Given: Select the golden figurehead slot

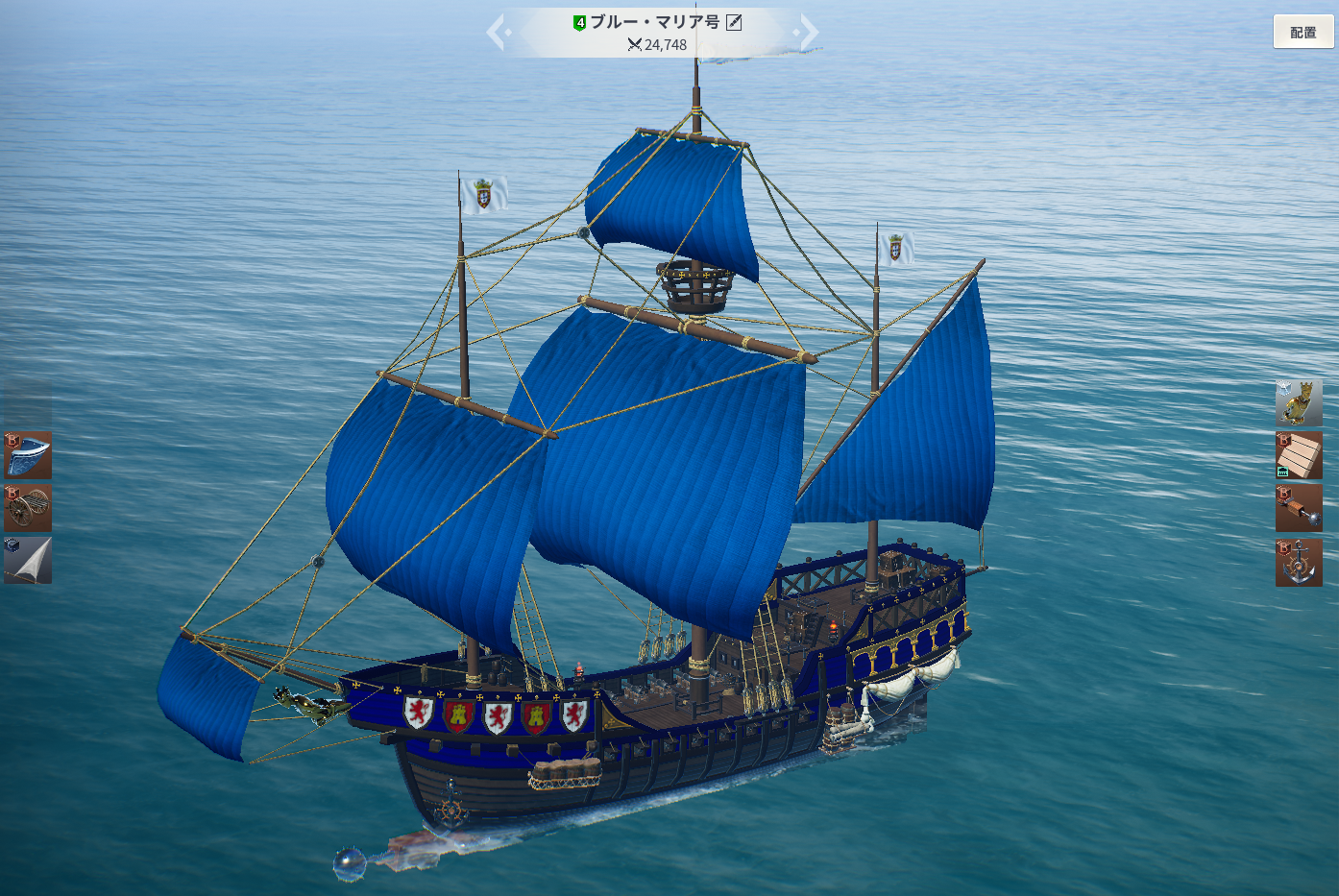Looking at the screenshot, I should coord(1299,402).
